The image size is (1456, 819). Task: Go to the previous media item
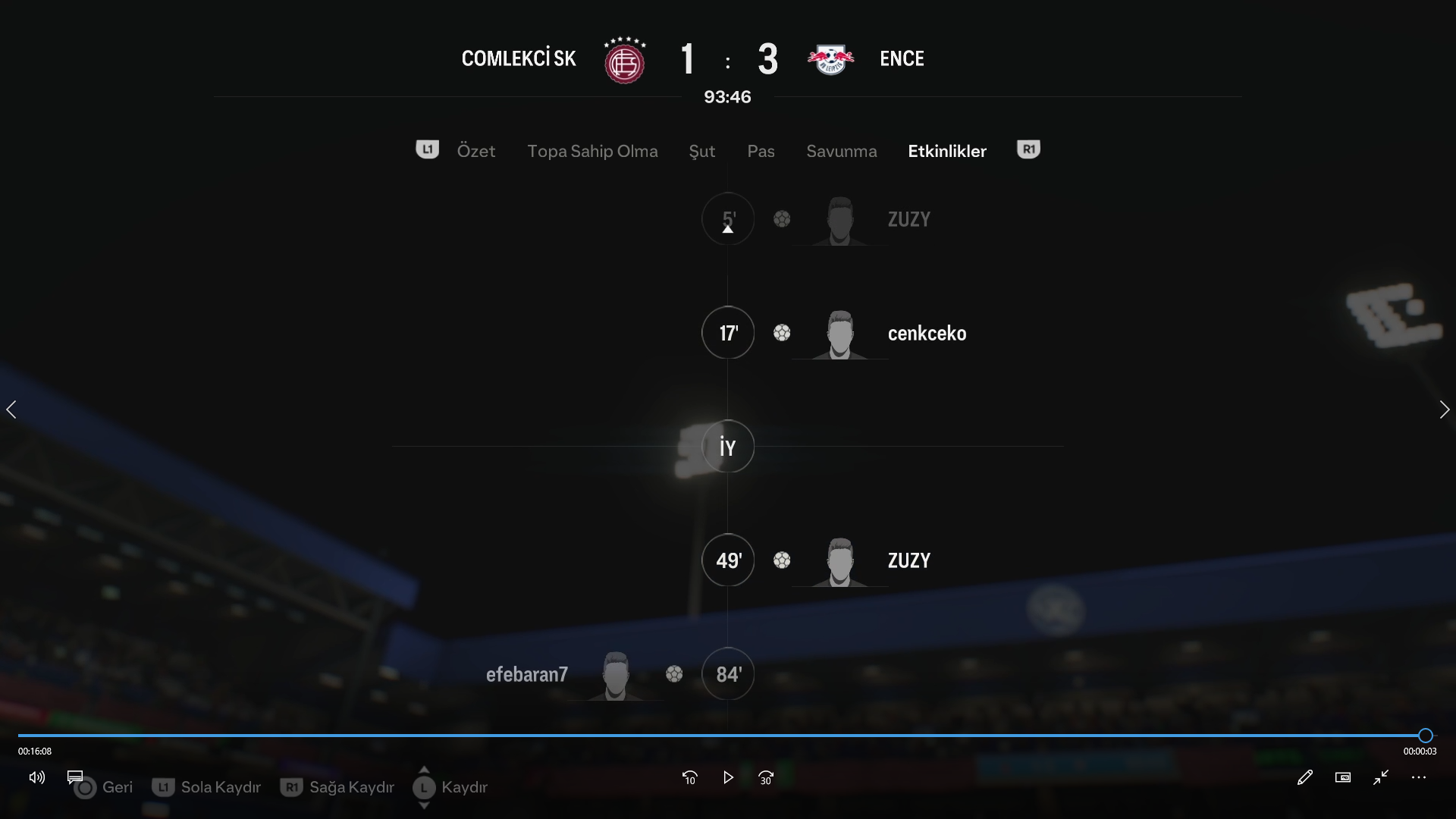[x=11, y=409]
